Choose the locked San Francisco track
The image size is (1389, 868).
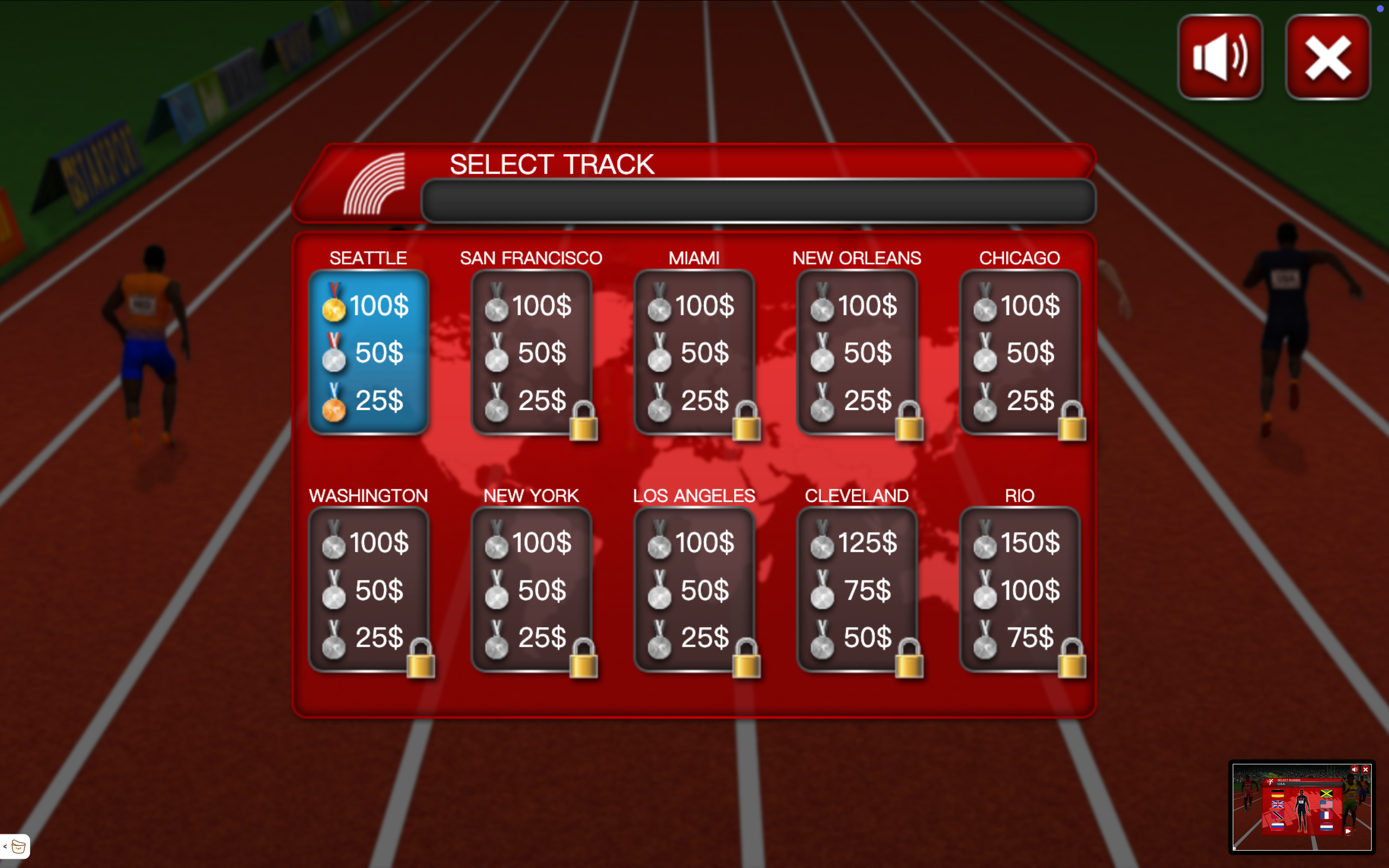(x=531, y=353)
